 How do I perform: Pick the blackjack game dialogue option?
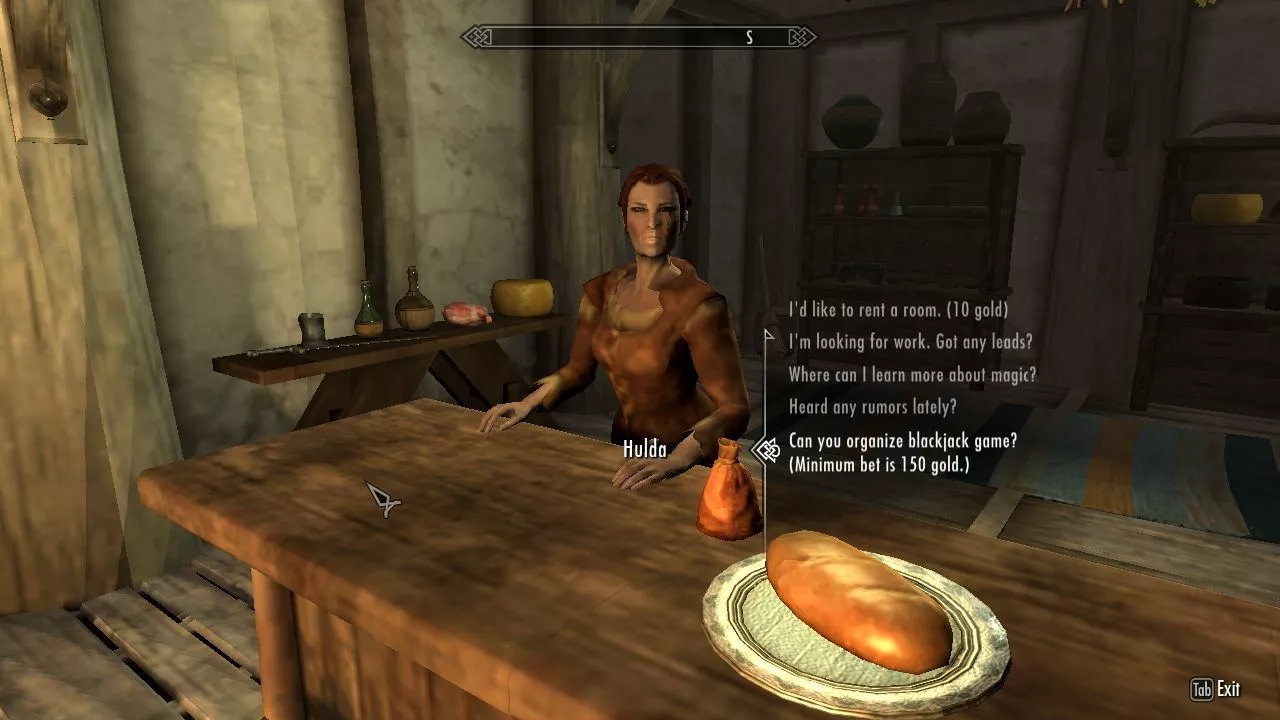[902, 452]
